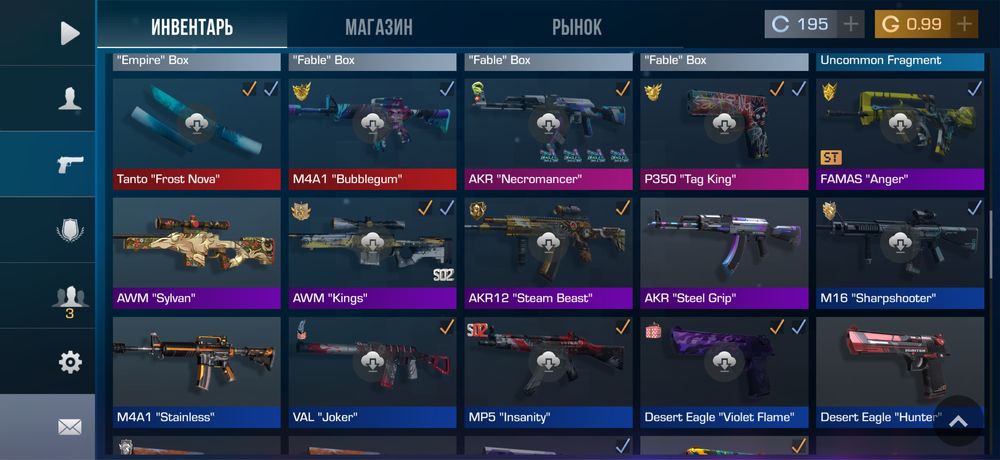Image resolution: width=1000 pixels, height=460 pixels.
Task: Select the AWM "Sylvan" sniper skin
Action: coord(196,253)
